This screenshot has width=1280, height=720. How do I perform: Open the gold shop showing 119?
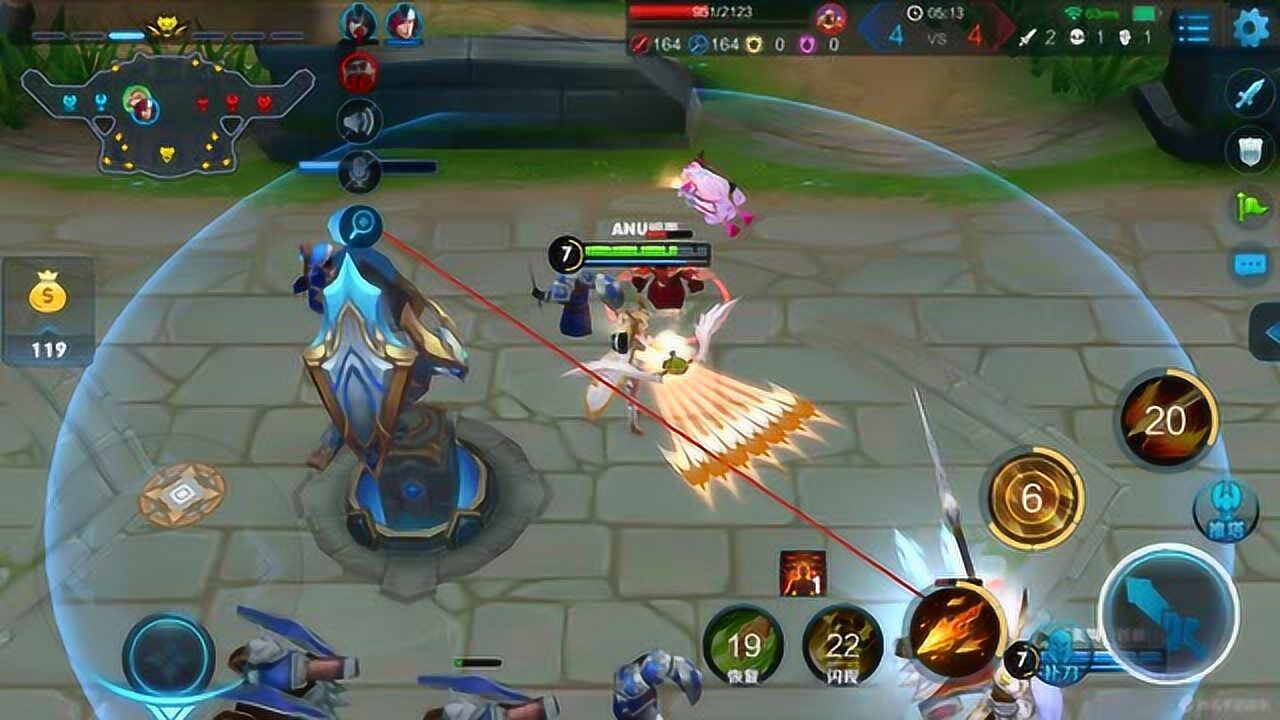tap(48, 312)
